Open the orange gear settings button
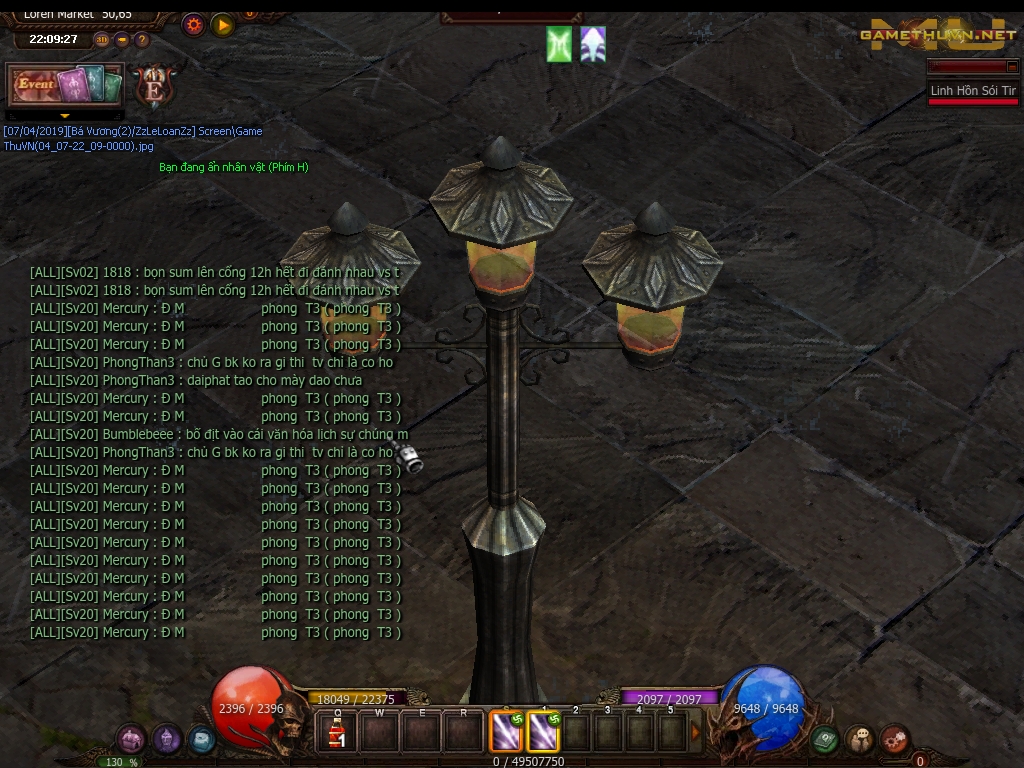This screenshot has height=768, width=1024. tap(194, 25)
